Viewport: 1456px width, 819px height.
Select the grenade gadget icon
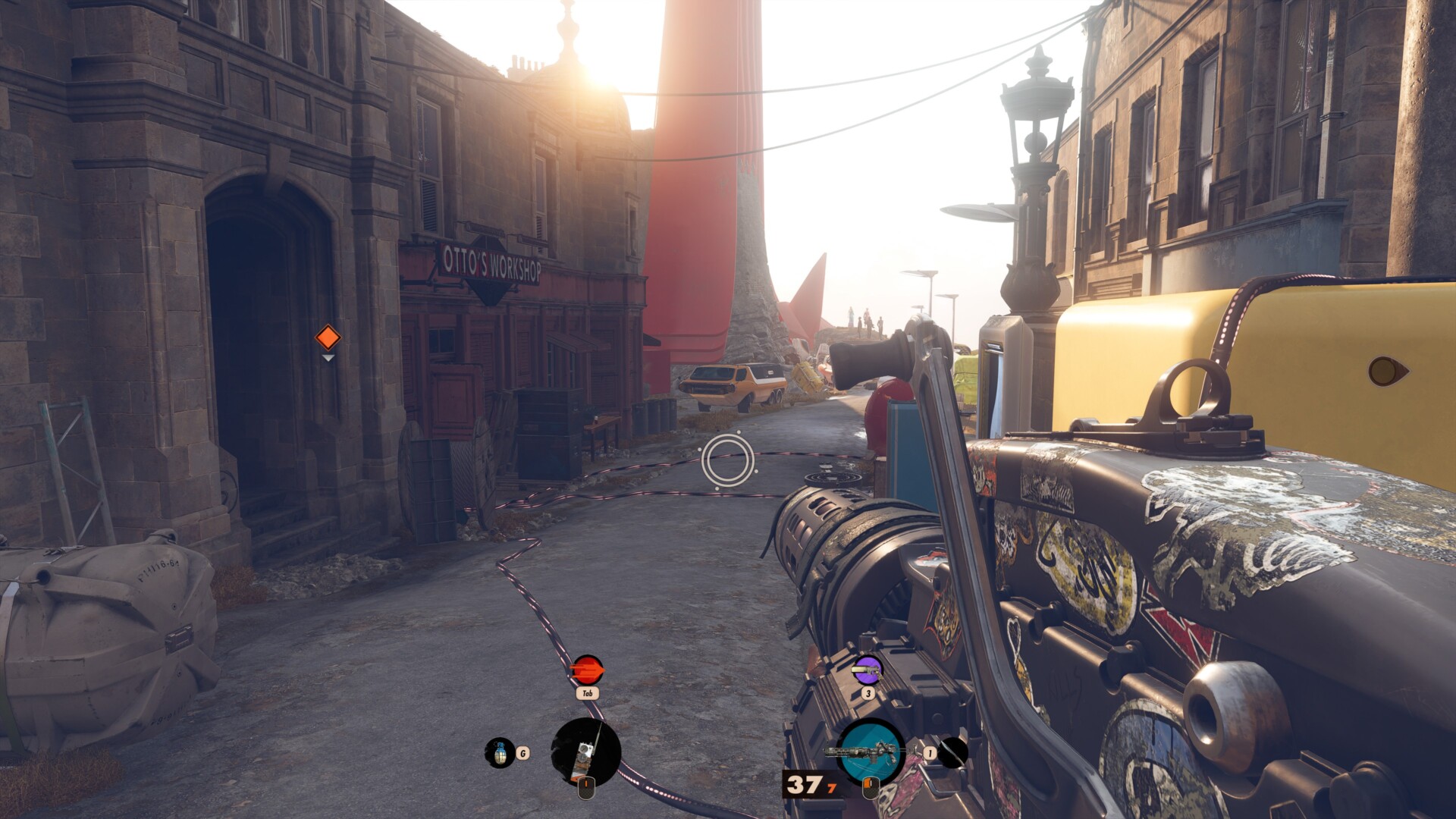pos(499,752)
